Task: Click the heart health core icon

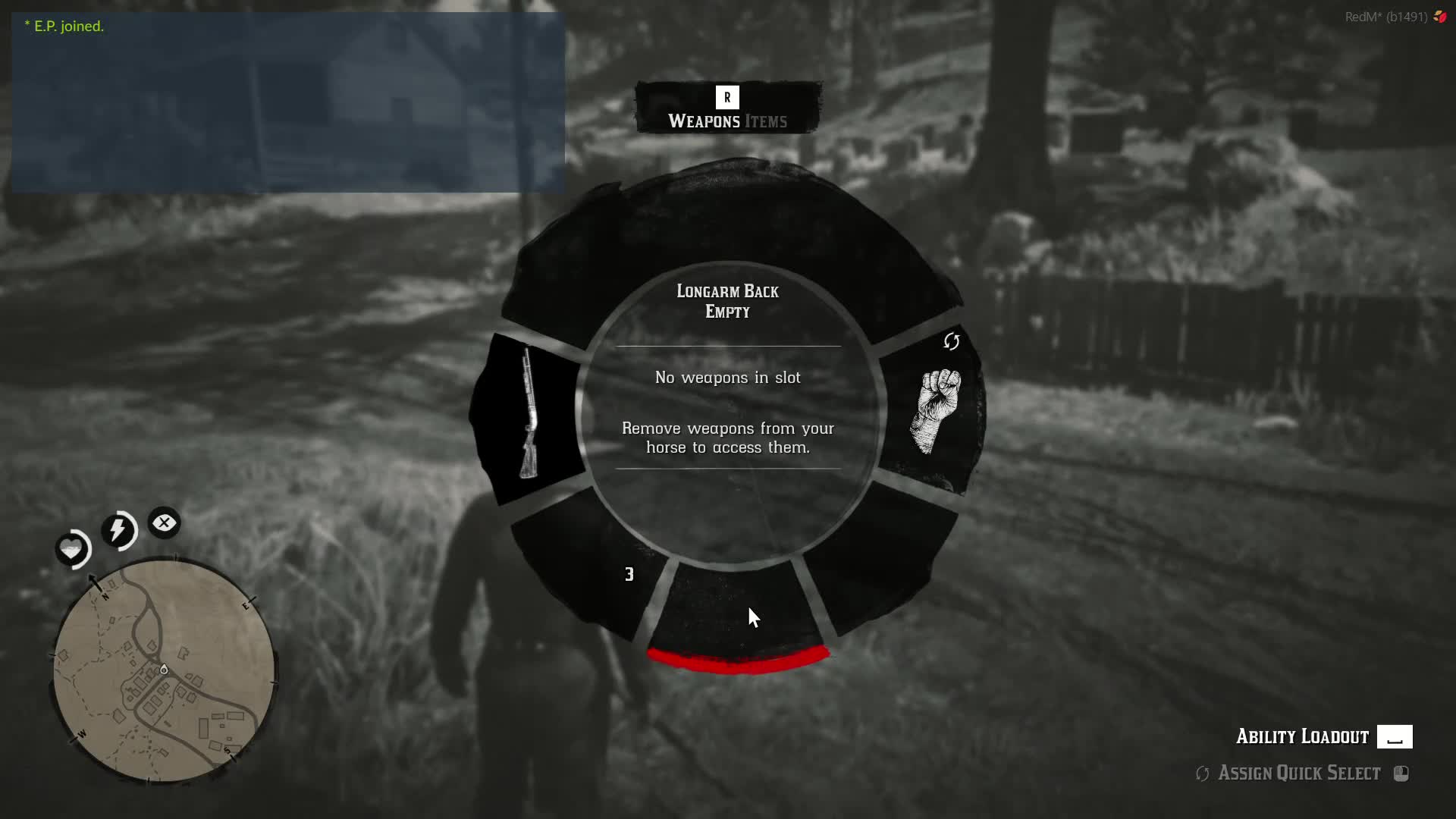Action: (x=73, y=548)
